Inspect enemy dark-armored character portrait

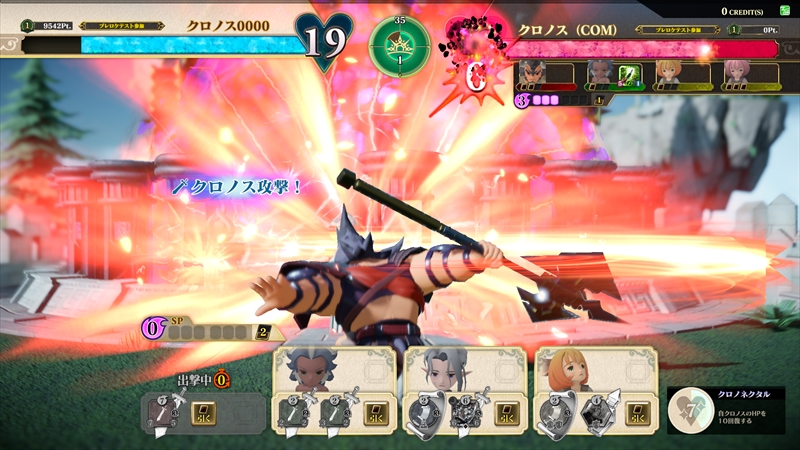[x=531, y=71]
